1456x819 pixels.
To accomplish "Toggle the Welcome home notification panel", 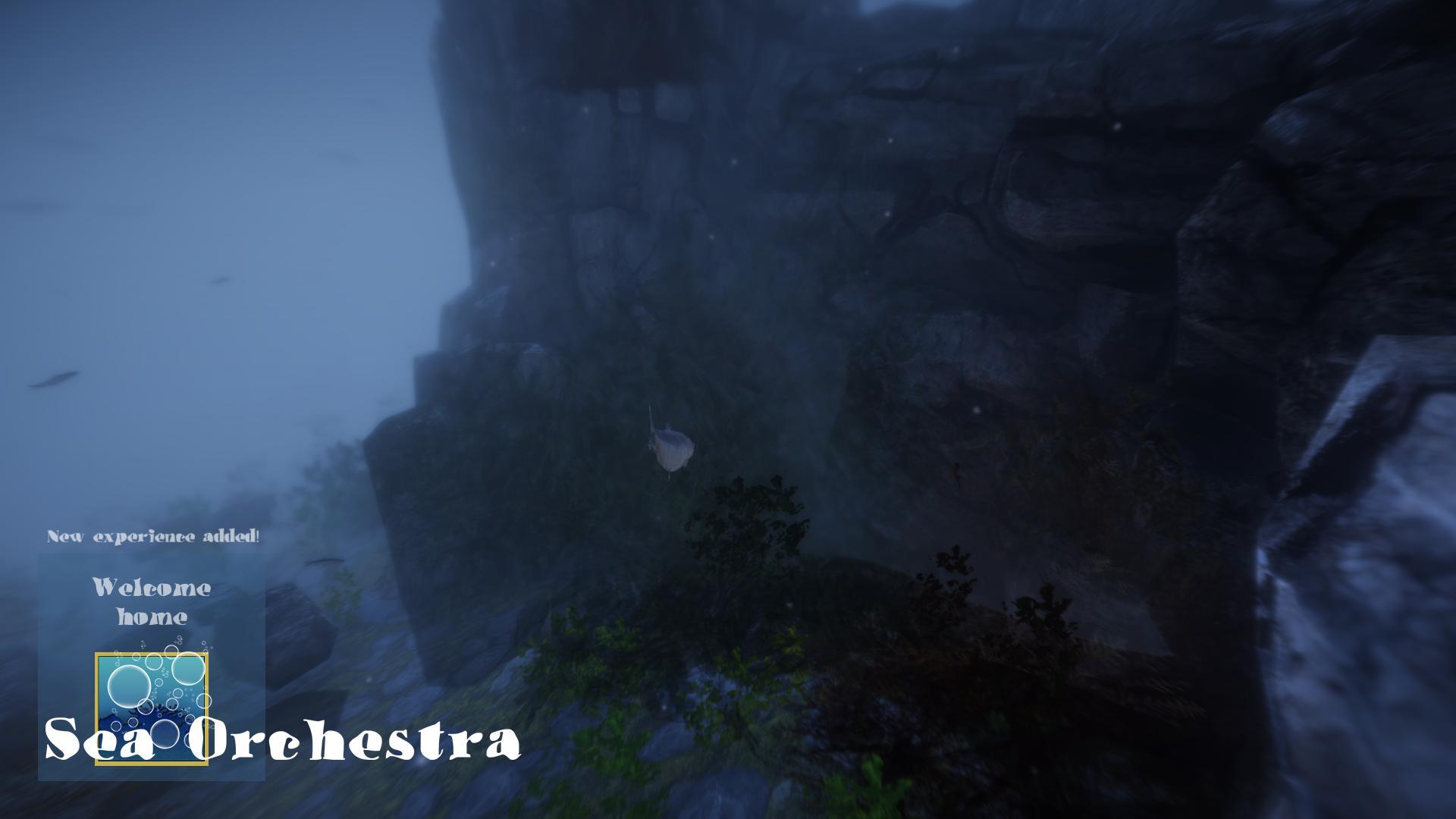I will [x=152, y=667].
